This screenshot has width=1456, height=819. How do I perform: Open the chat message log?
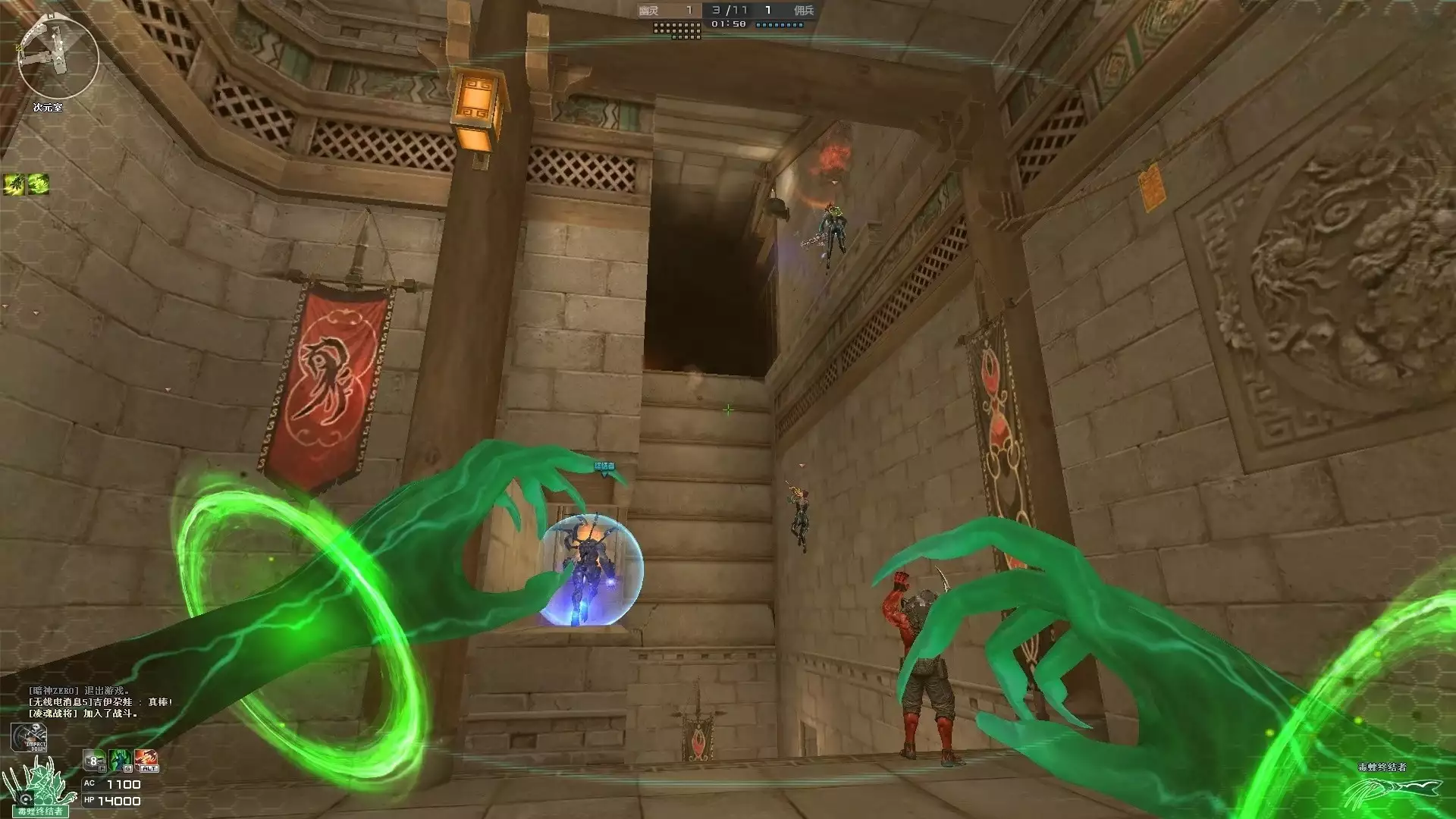pyautogui.click(x=100, y=702)
